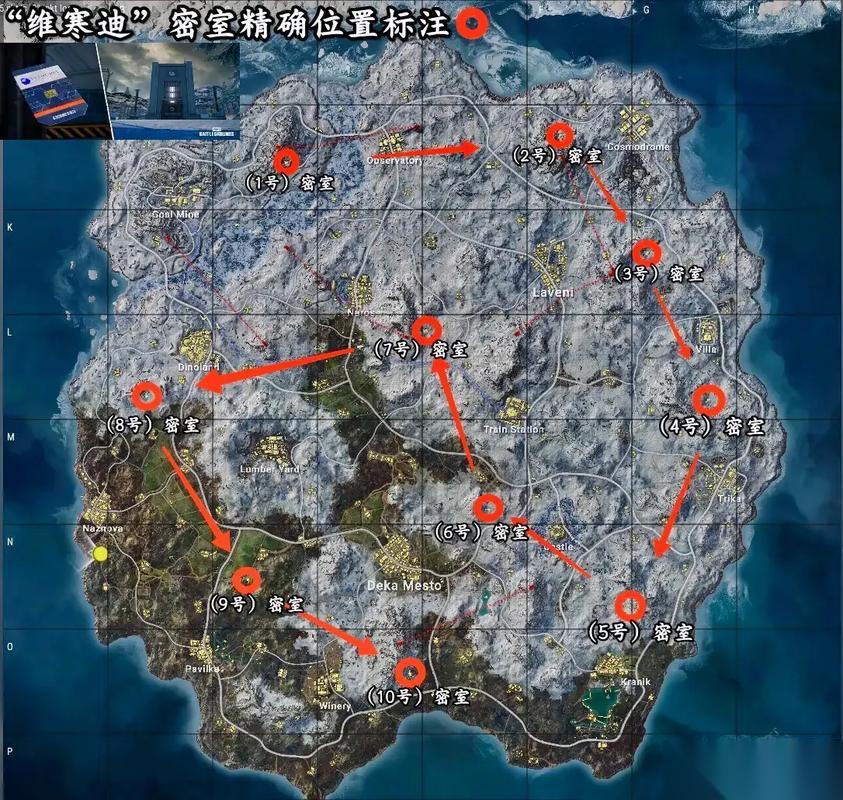The width and height of the screenshot is (843, 800).
Task: Click the yellow dot marker near Naznova
Action: click(x=100, y=553)
